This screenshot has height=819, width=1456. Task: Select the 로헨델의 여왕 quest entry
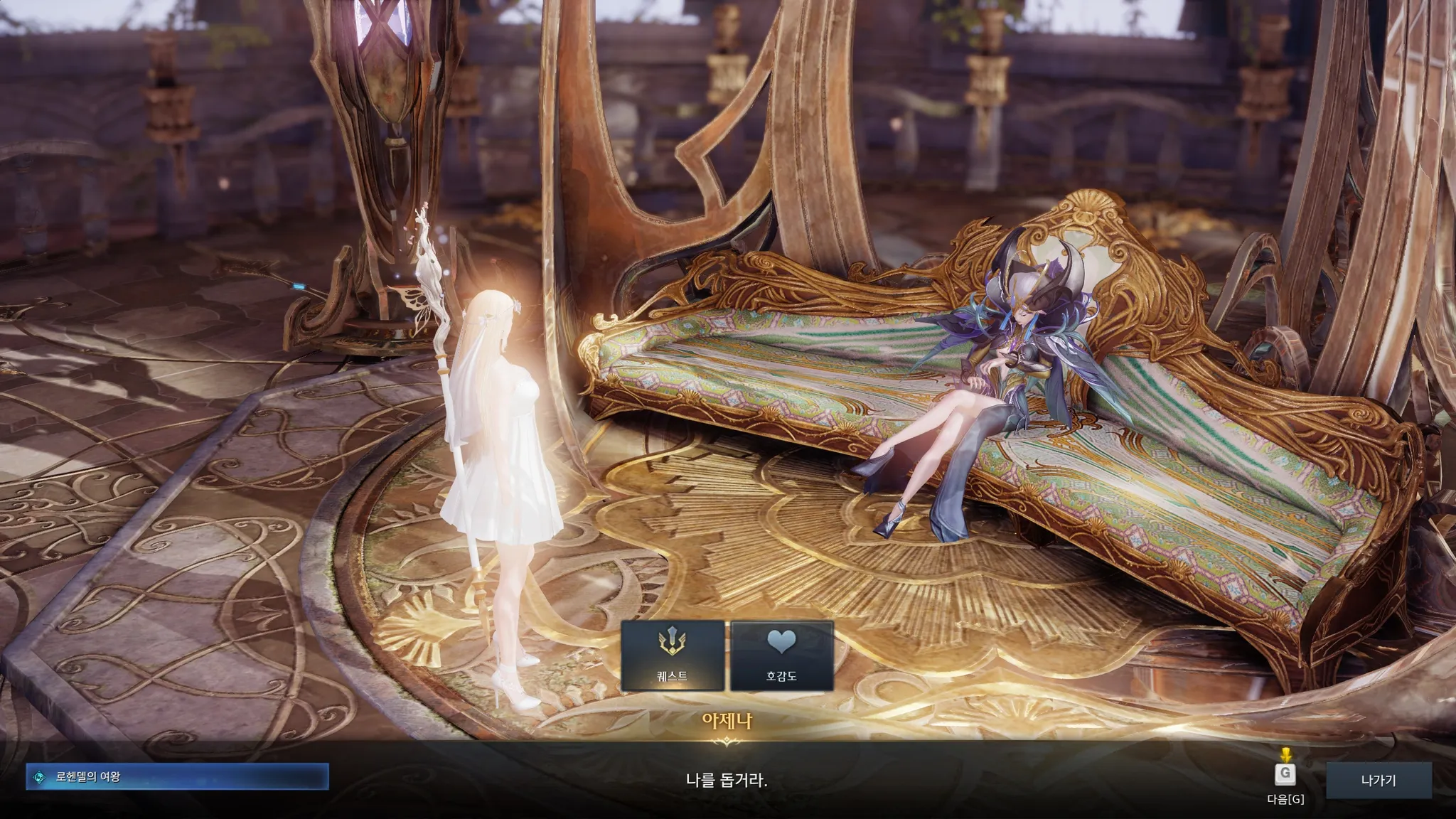(x=177, y=777)
